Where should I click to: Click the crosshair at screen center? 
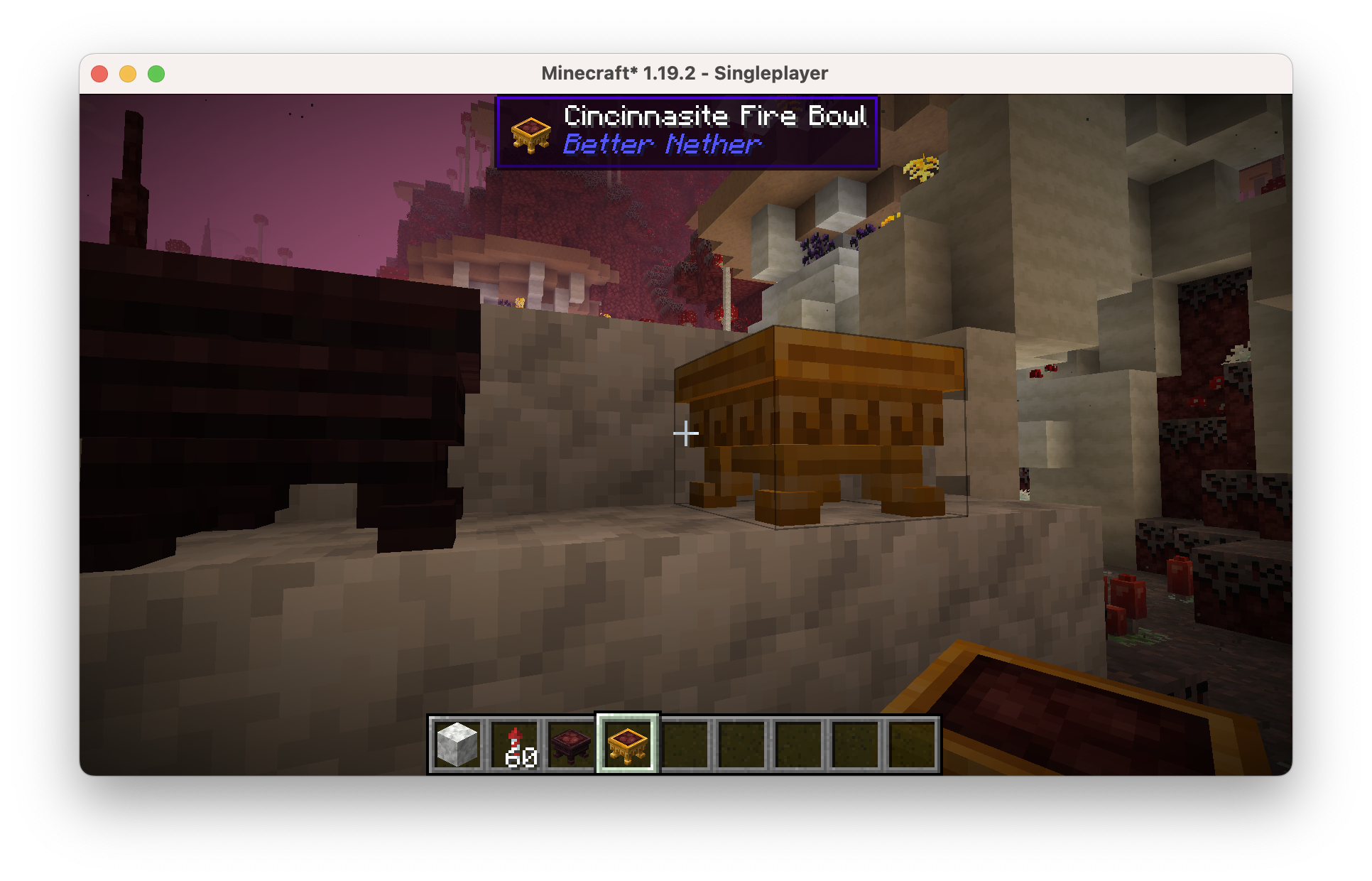point(686,433)
